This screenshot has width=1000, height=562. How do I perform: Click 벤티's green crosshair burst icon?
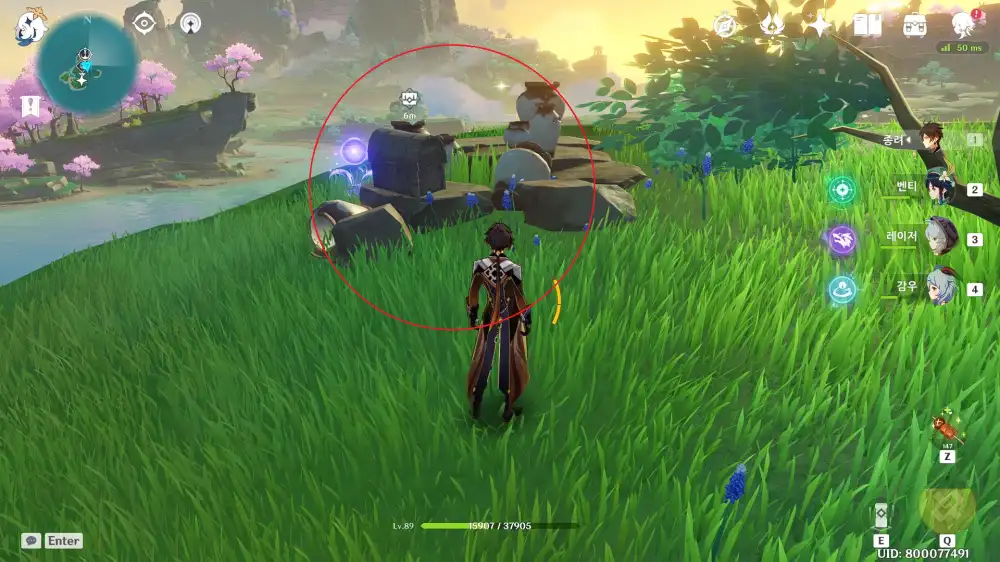[x=842, y=189]
